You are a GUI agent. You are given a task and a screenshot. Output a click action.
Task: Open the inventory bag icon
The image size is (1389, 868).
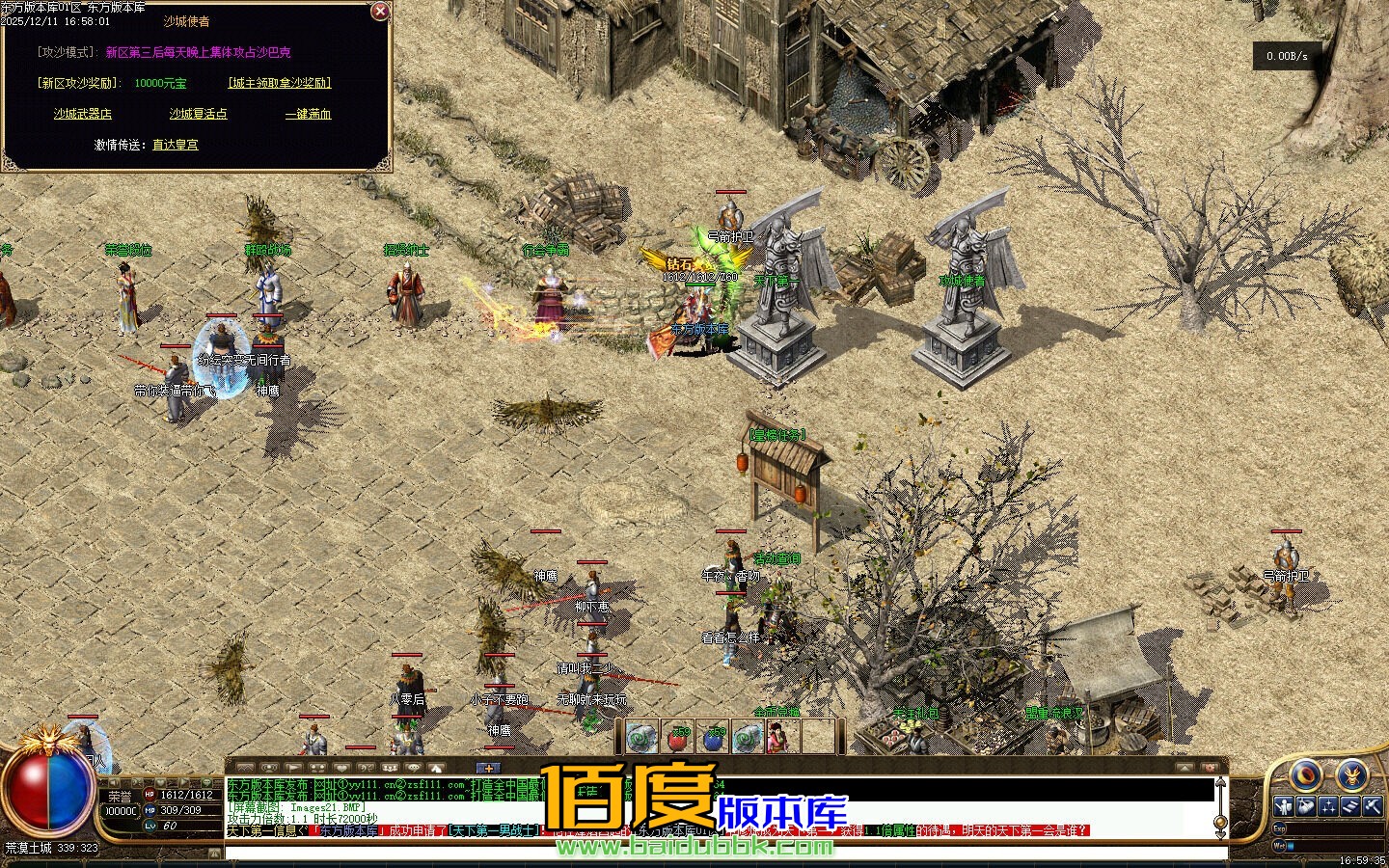pyautogui.click(x=1306, y=806)
